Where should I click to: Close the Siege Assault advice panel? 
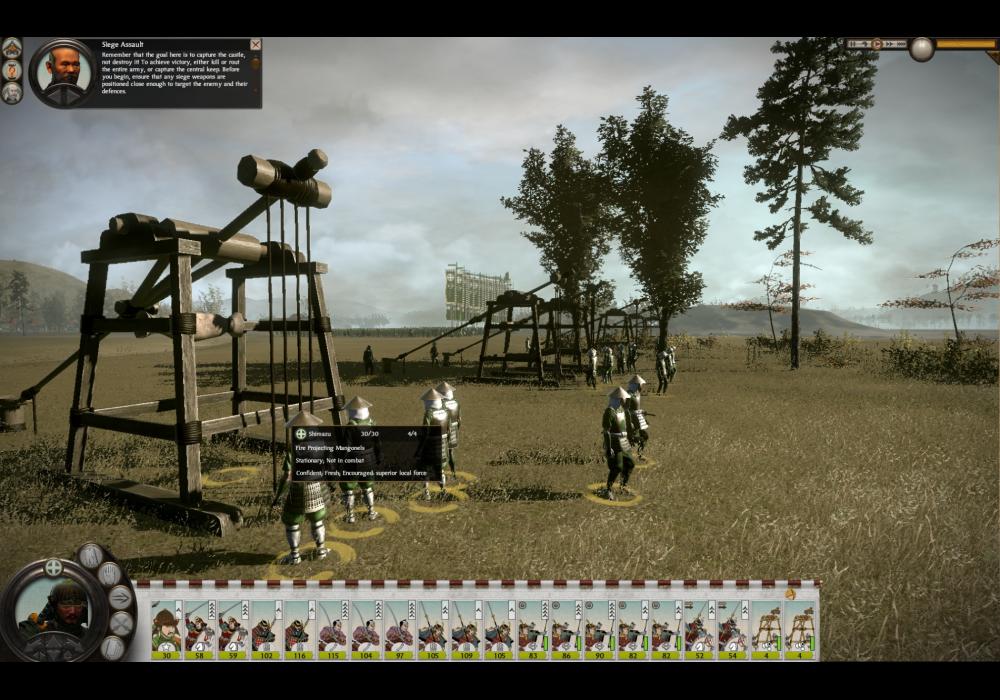point(255,45)
